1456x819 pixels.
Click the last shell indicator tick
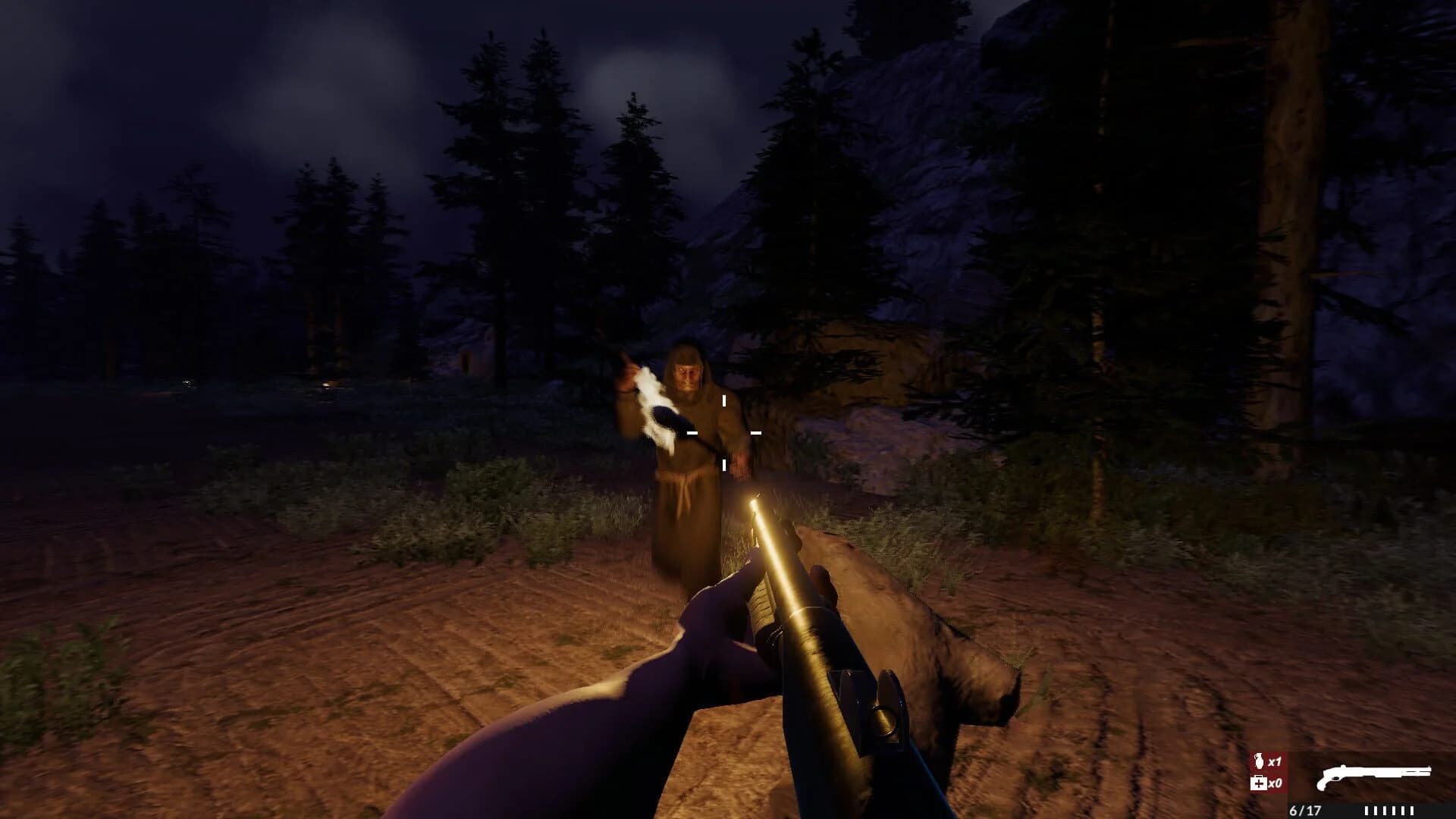[x=1412, y=810]
